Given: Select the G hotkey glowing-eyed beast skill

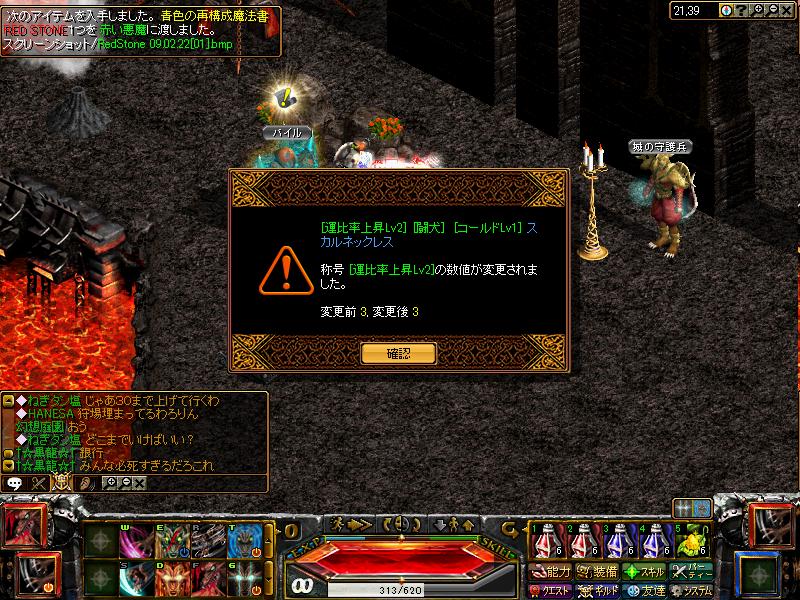Looking at the screenshot, I should (x=244, y=579).
